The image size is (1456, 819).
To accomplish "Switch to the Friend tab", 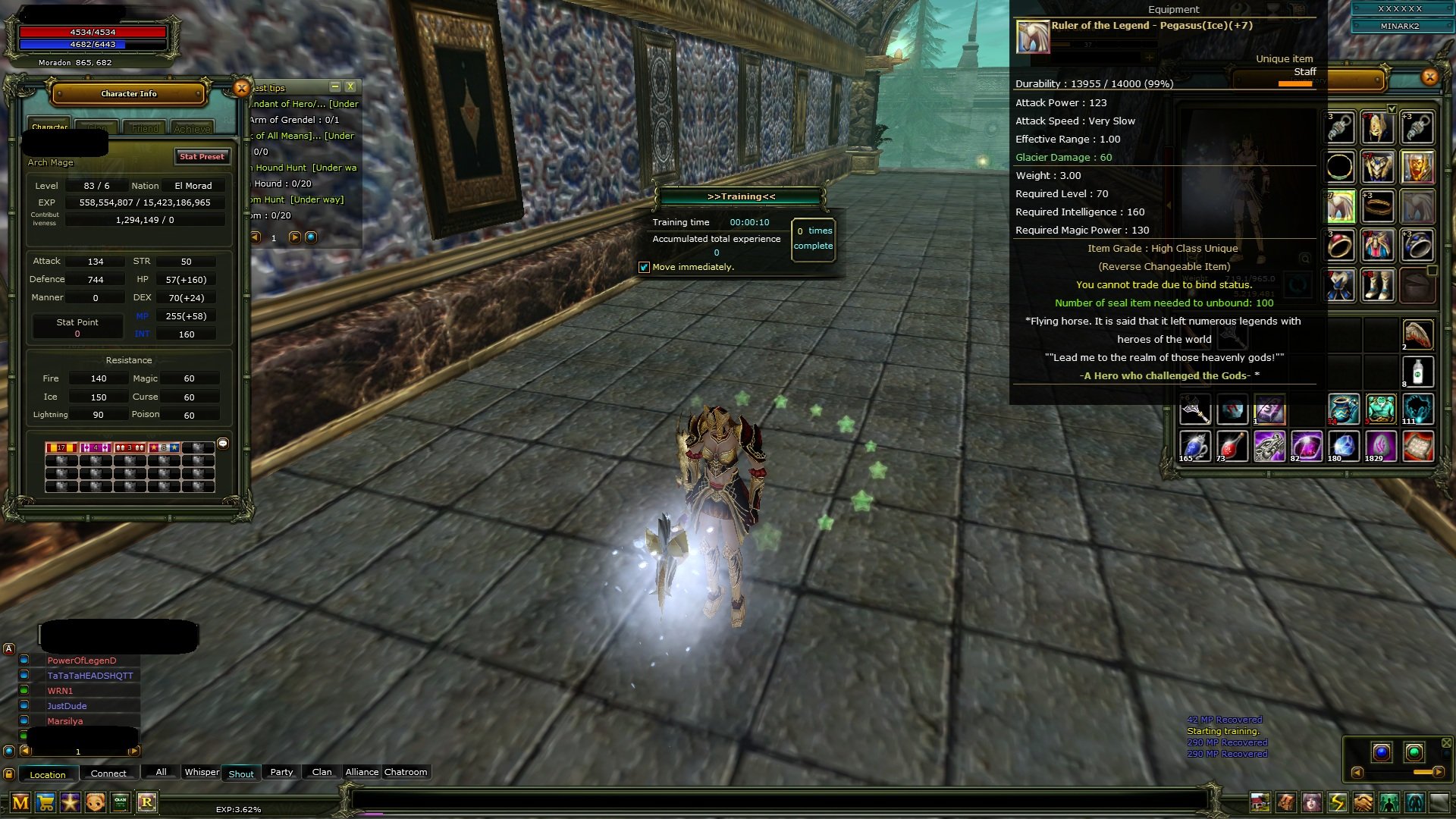I will pos(145,127).
